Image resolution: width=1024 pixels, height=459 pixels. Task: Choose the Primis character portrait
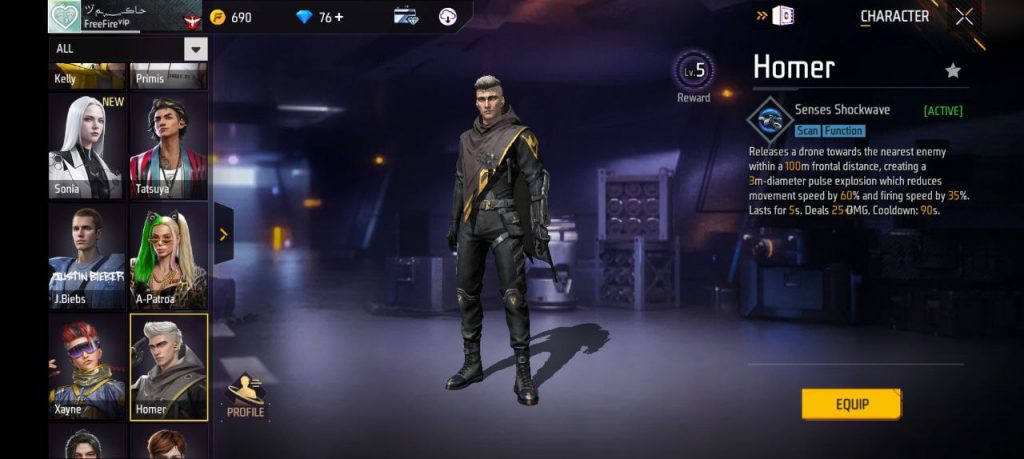168,76
